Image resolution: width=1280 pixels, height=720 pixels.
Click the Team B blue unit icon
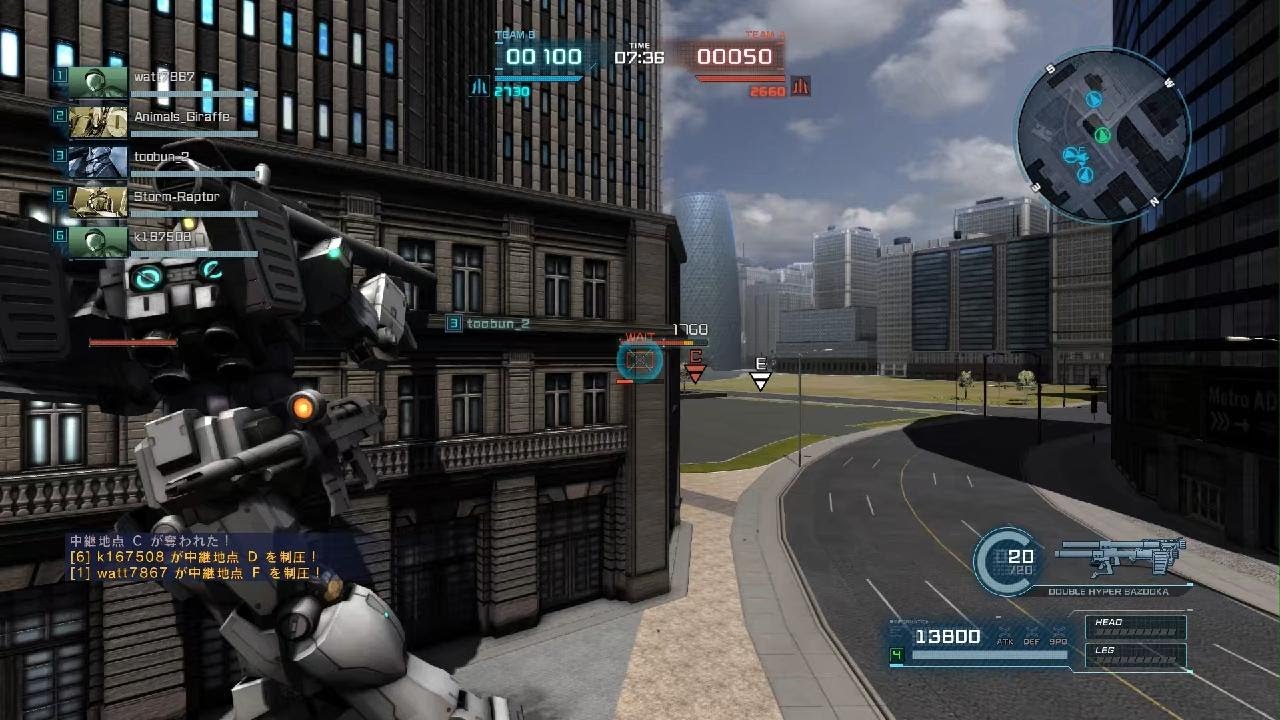coord(479,87)
